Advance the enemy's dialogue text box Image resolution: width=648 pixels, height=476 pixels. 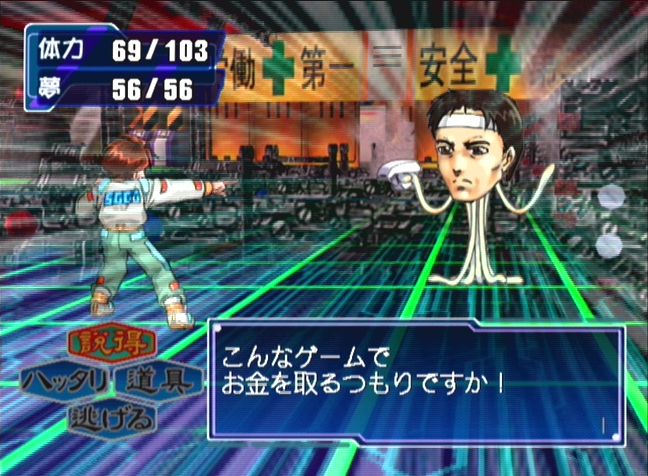point(416,382)
